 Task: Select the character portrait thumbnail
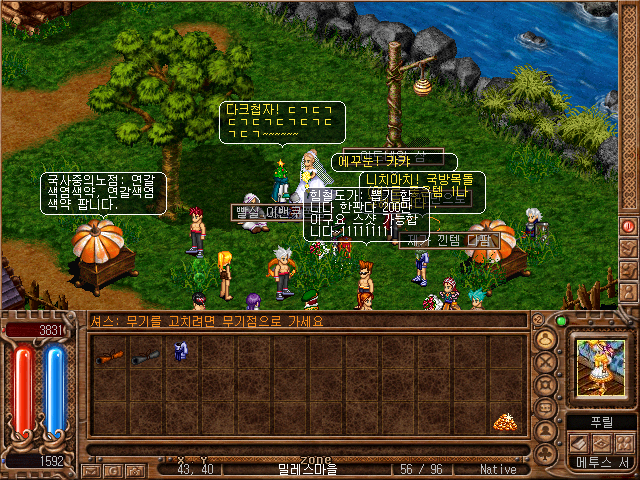pyautogui.click(x=600, y=364)
